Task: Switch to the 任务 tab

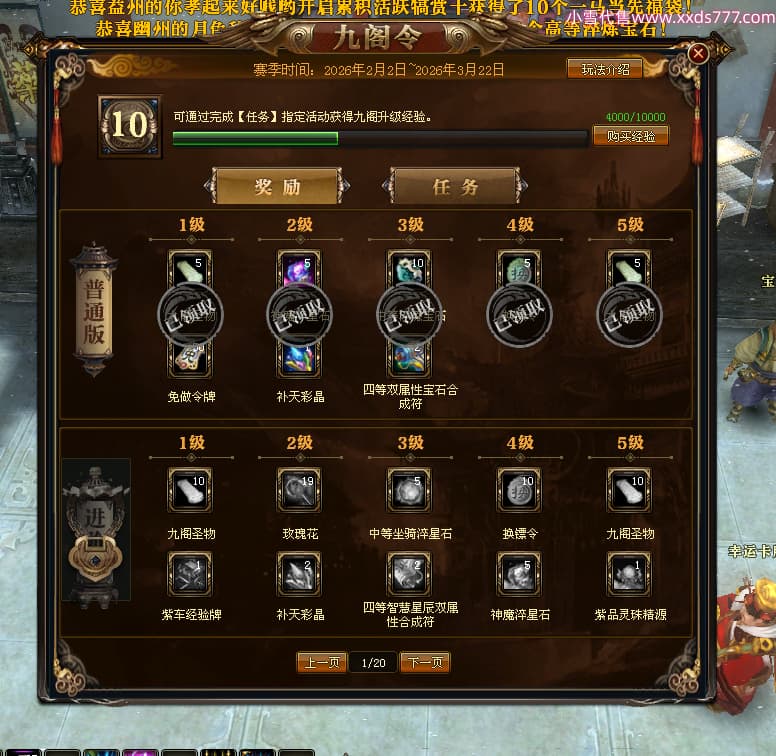Action: [x=455, y=187]
